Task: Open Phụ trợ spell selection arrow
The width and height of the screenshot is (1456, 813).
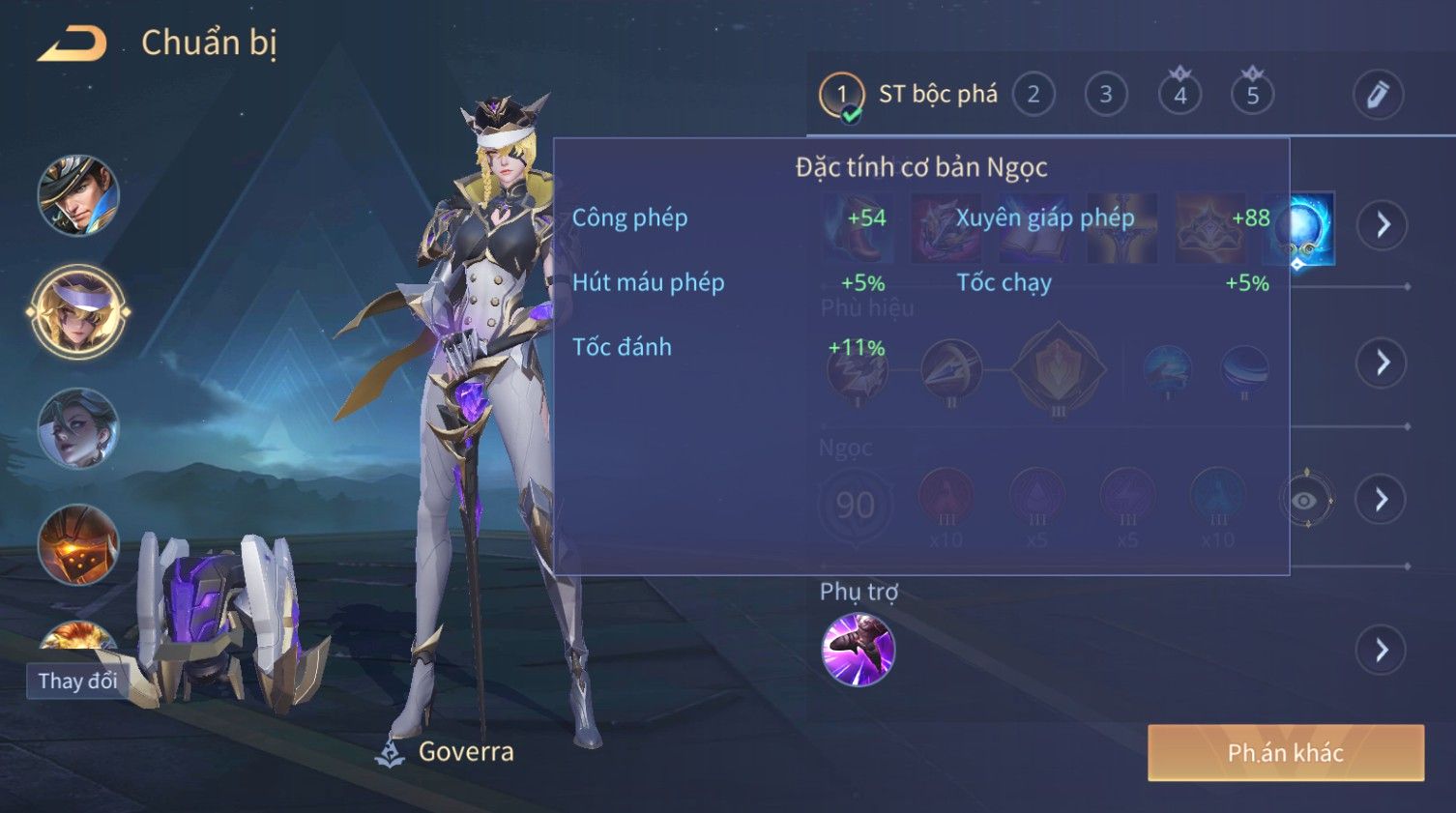Action: point(1381,651)
